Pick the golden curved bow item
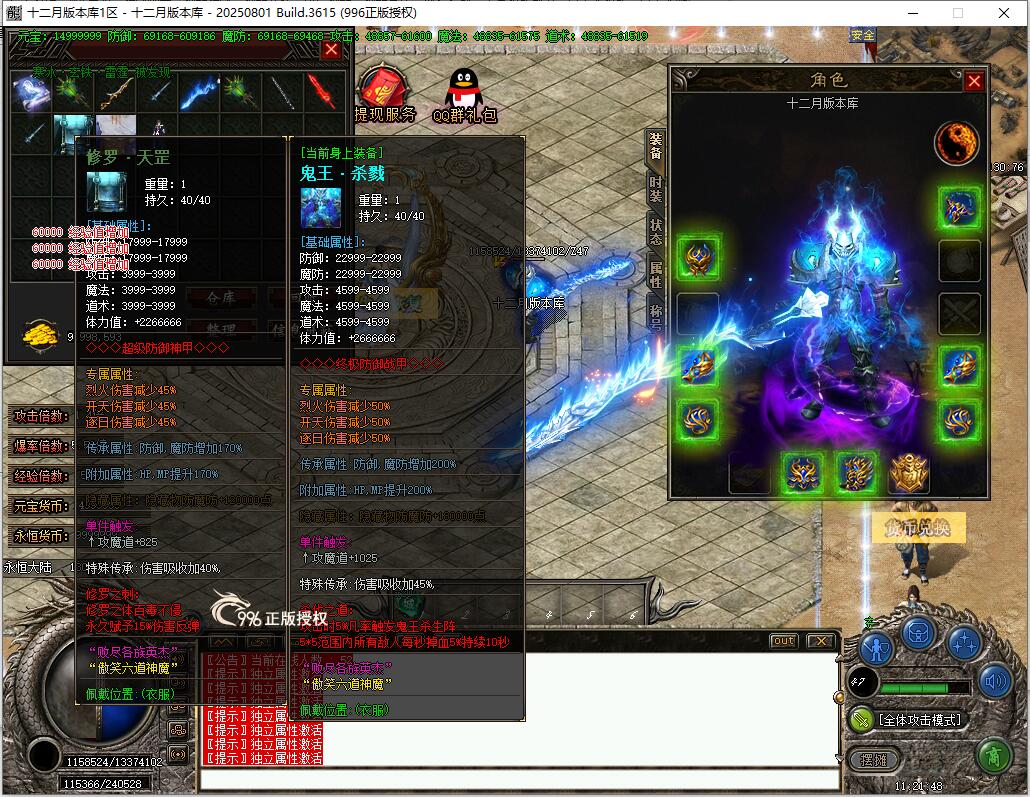Image resolution: width=1030 pixels, height=797 pixels. pyautogui.click(x=113, y=94)
